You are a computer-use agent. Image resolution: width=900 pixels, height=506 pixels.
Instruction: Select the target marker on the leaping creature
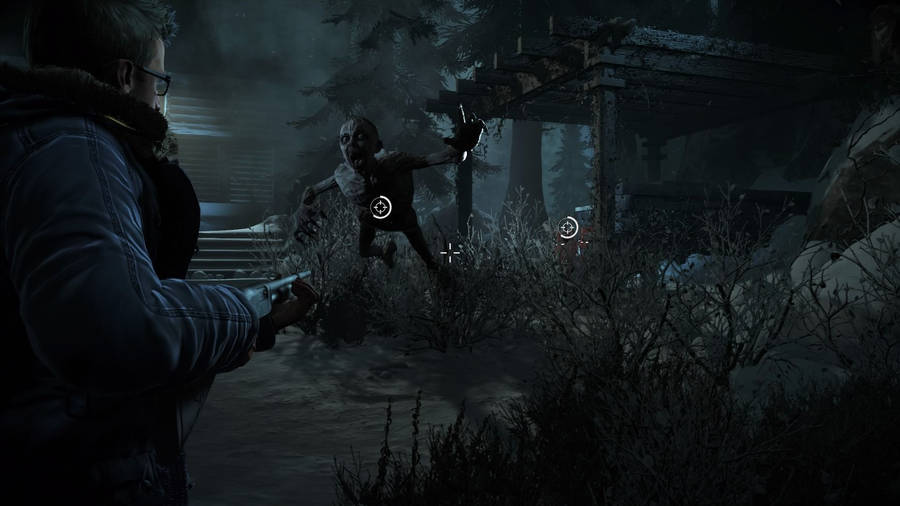pos(381,207)
